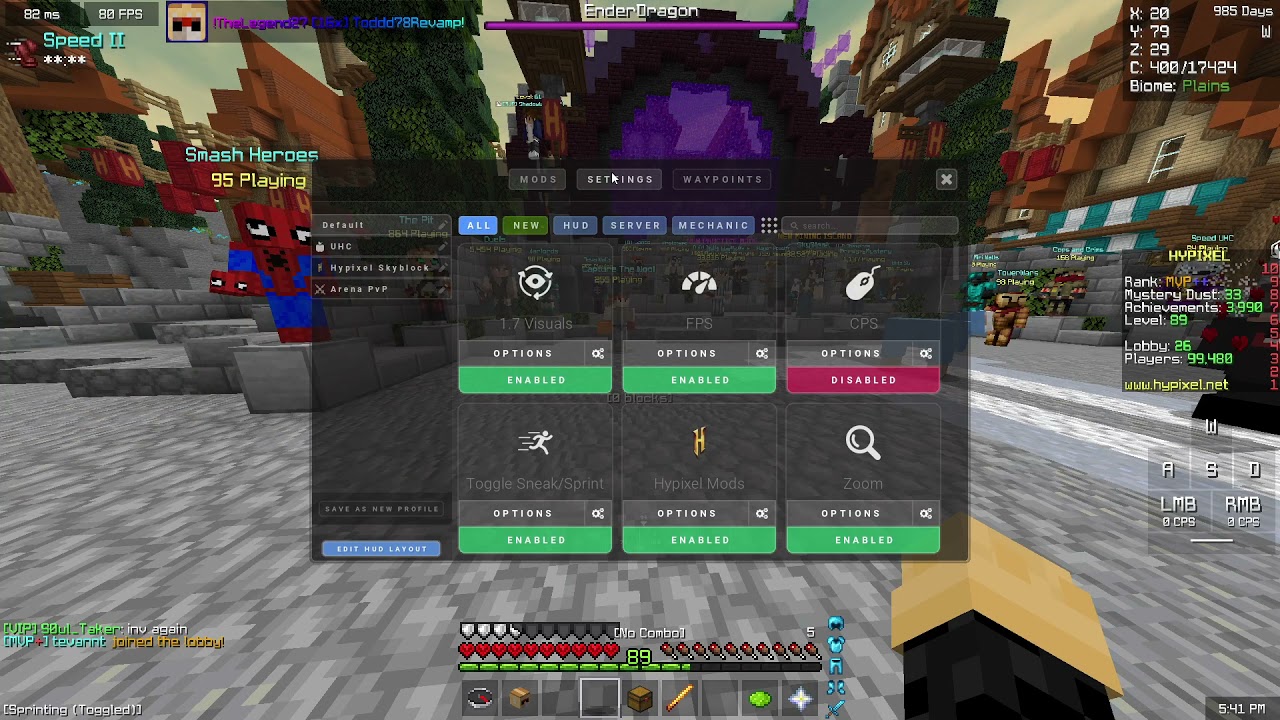Image resolution: width=1280 pixels, height=720 pixels.
Task: Switch to the Mods tab
Action: coord(538,180)
